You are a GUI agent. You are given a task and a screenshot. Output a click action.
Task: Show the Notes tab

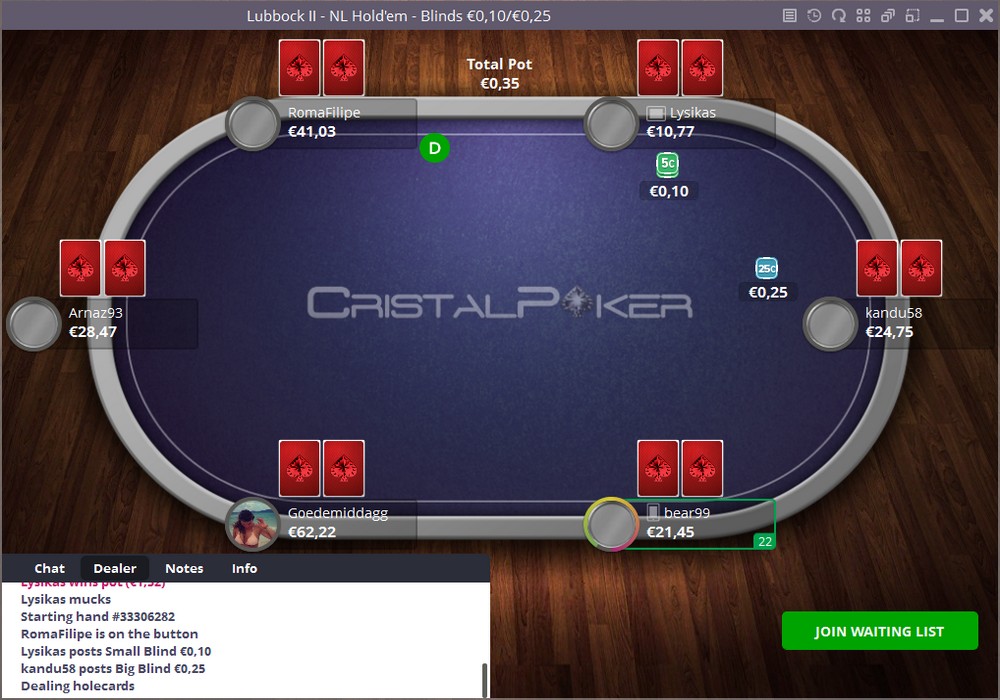coord(184,568)
